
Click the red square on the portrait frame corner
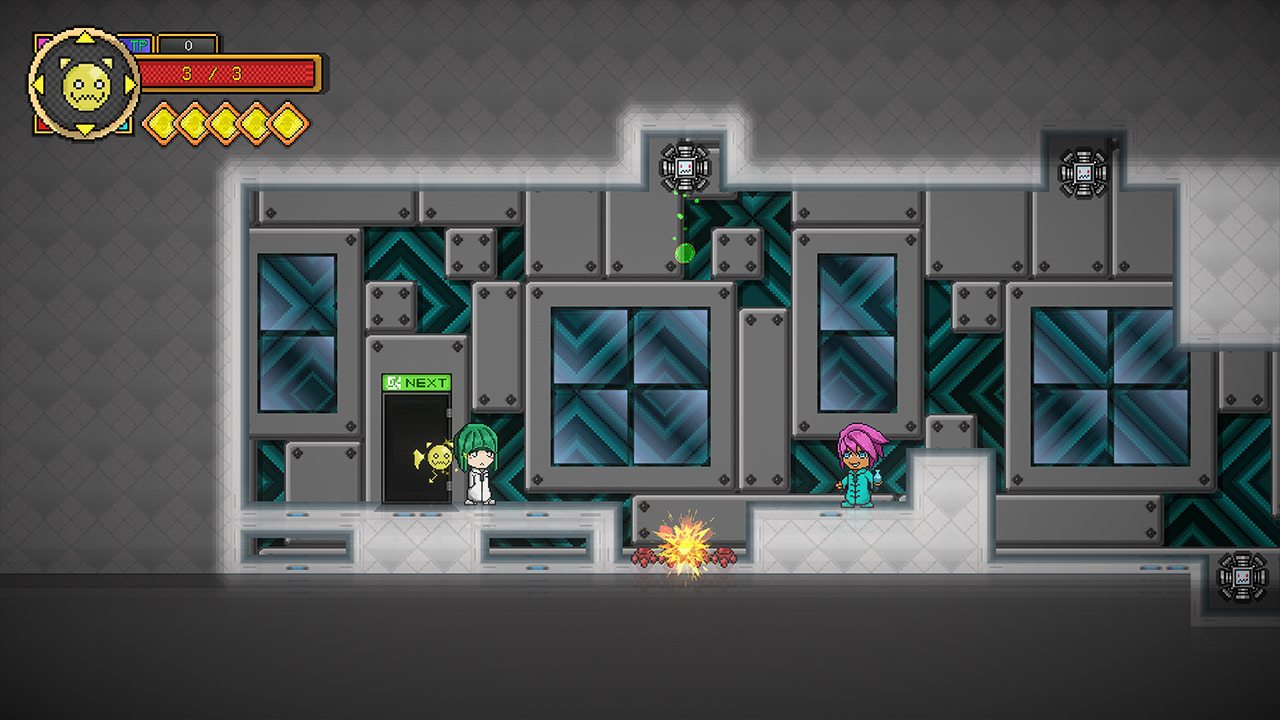click(40, 126)
